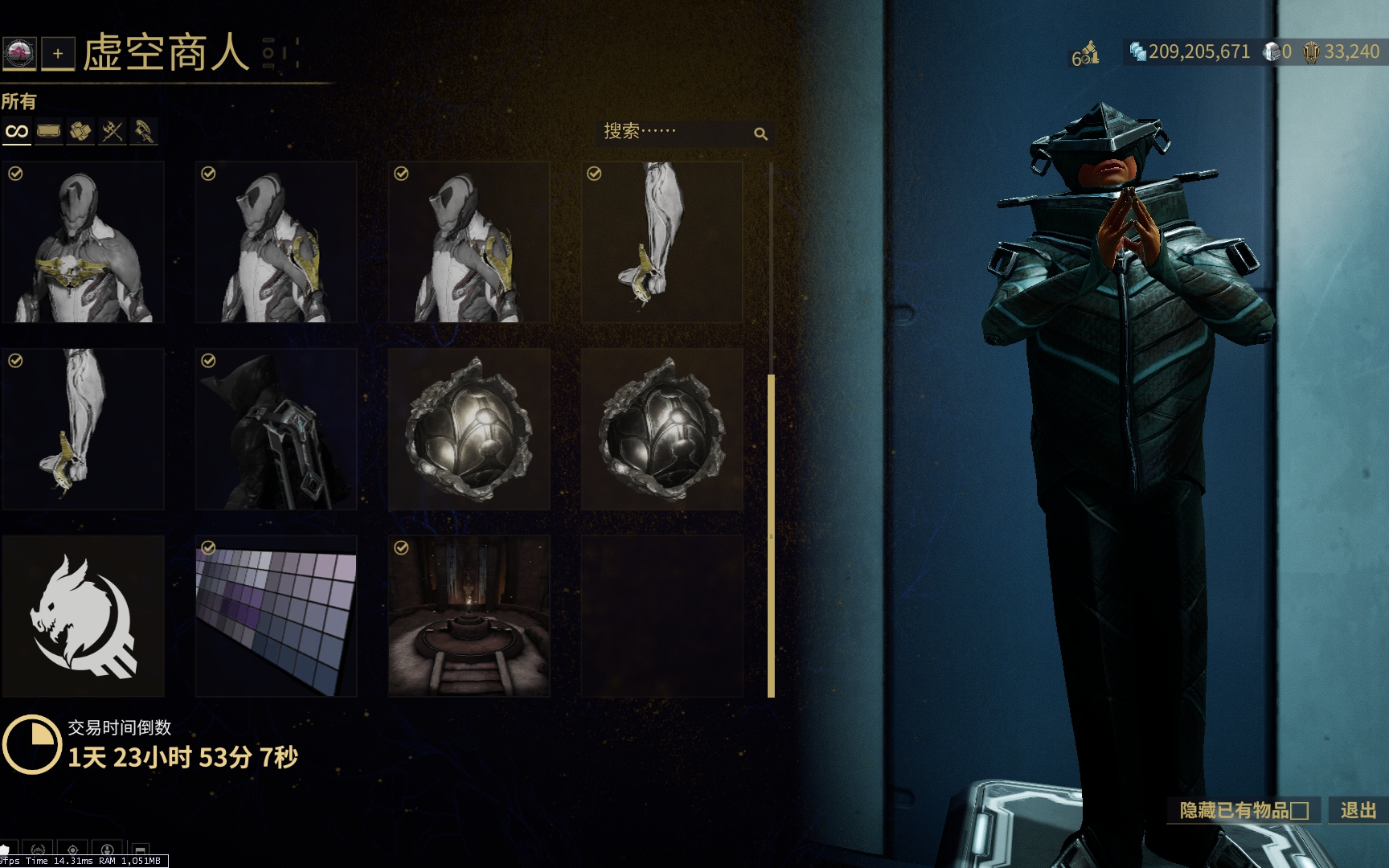Choose the last category tab with tool icon

[x=144, y=131]
